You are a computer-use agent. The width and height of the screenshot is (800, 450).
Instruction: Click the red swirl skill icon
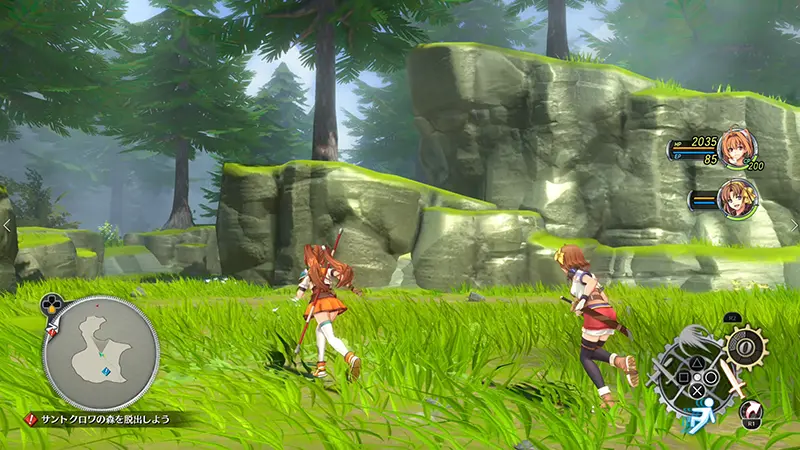point(748,408)
